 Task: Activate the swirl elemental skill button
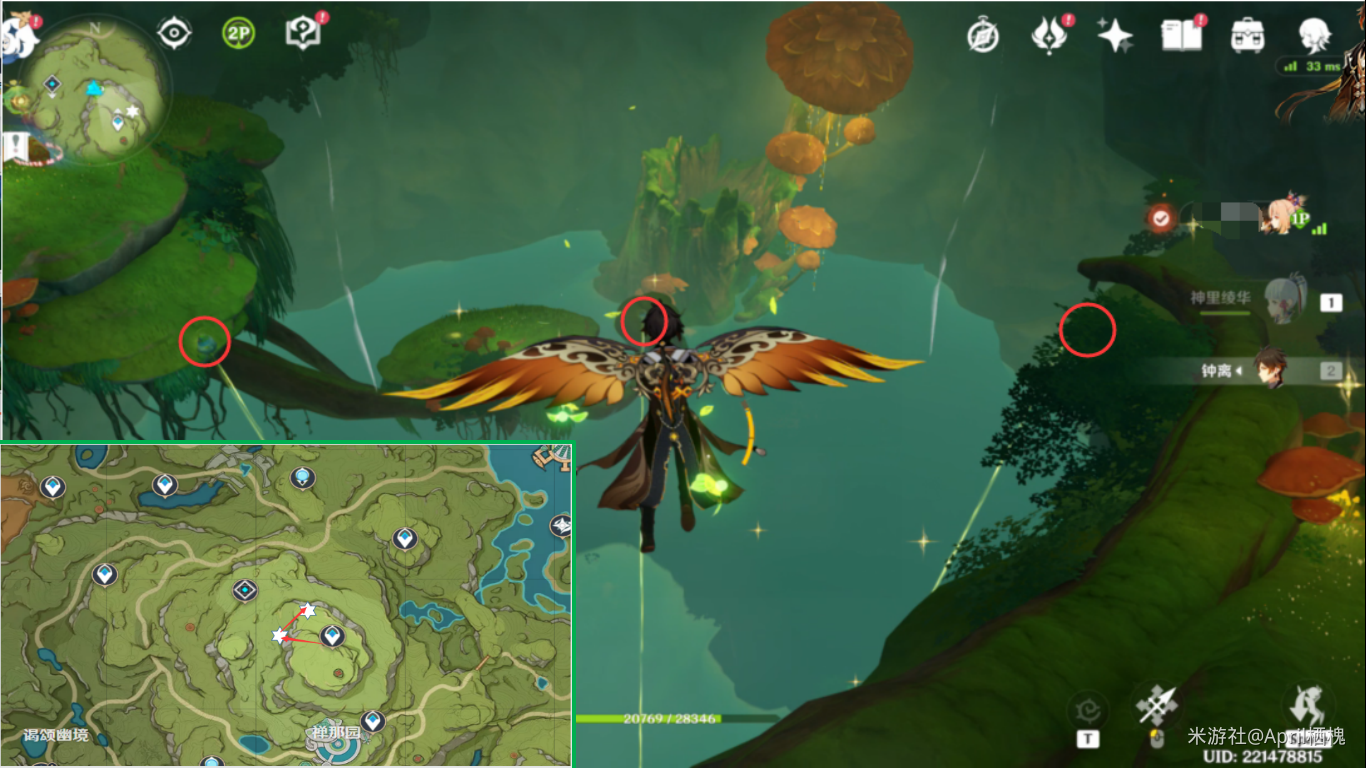click(x=1087, y=712)
